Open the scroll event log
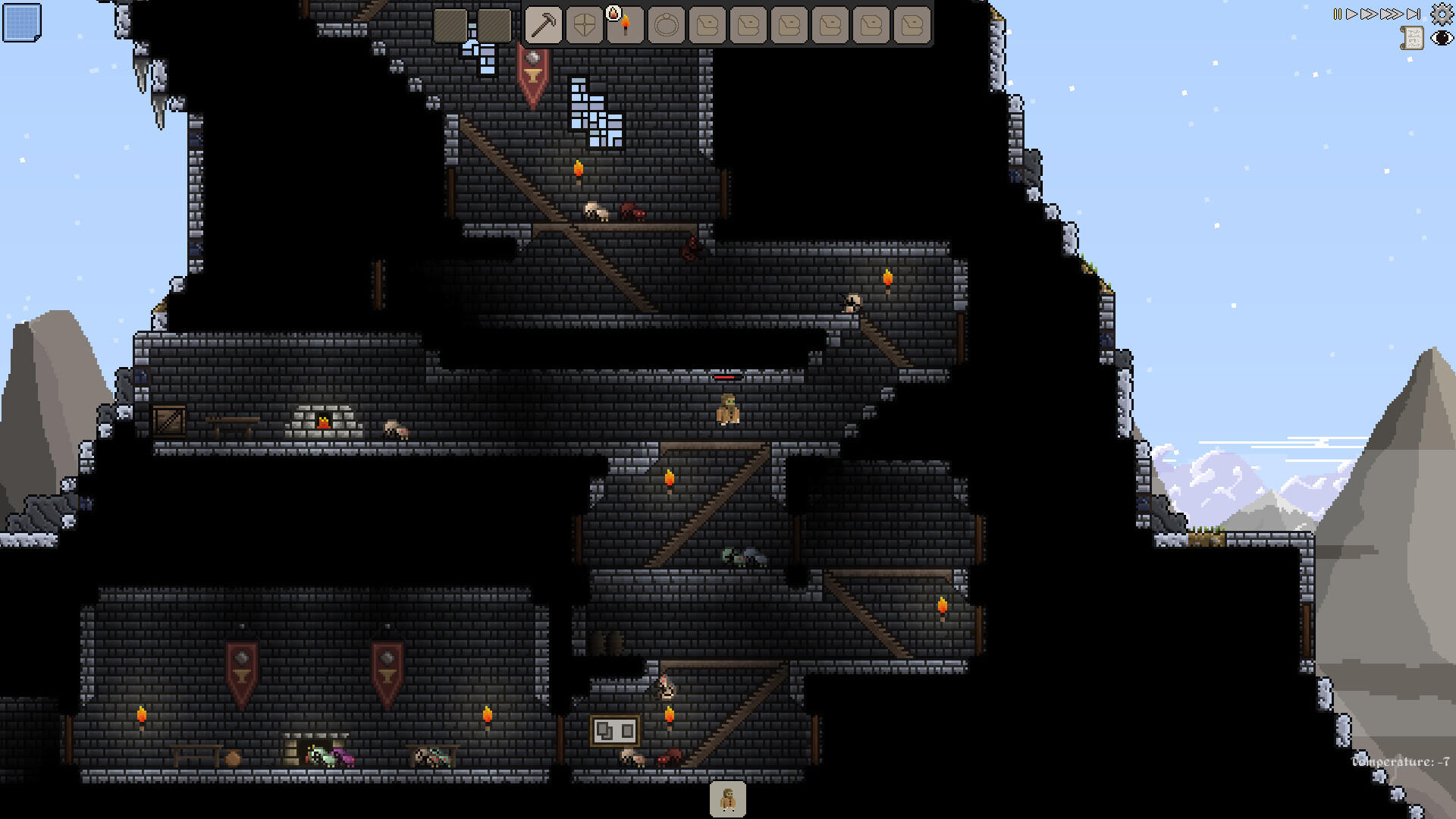The width and height of the screenshot is (1456, 819). [x=1412, y=38]
